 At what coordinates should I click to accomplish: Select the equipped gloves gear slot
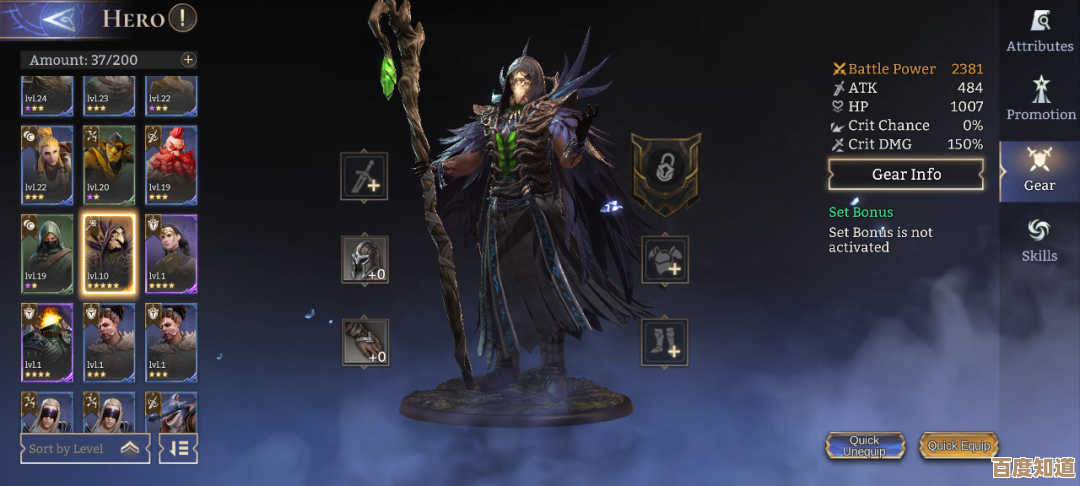point(364,342)
